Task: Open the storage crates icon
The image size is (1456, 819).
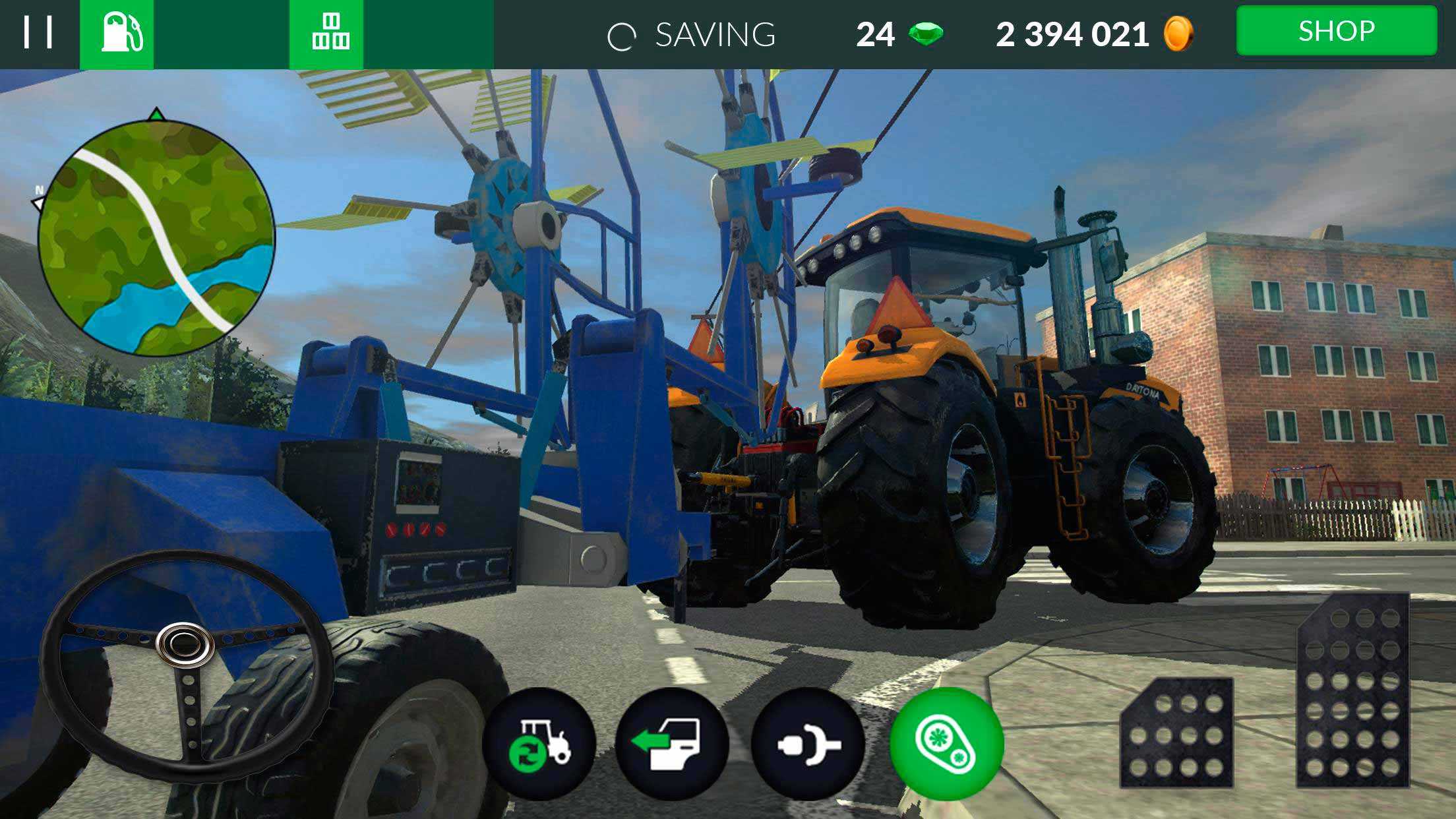Action: pyautogui.click(x=327, y=34)
